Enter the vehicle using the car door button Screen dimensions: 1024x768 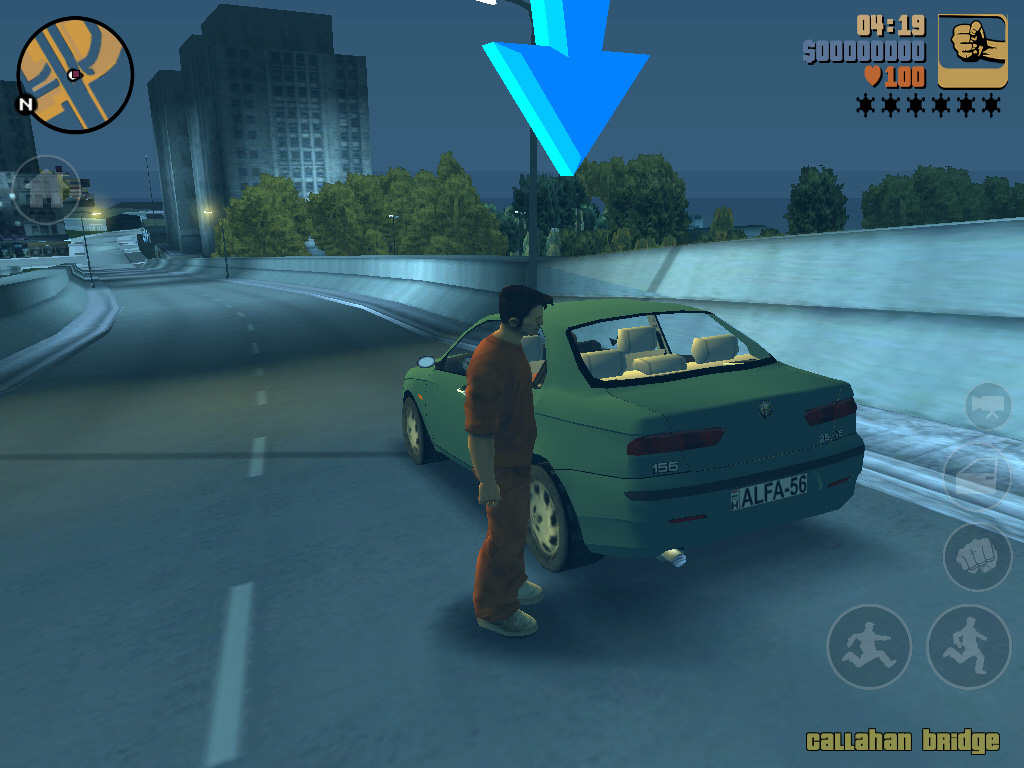point(977,477)
